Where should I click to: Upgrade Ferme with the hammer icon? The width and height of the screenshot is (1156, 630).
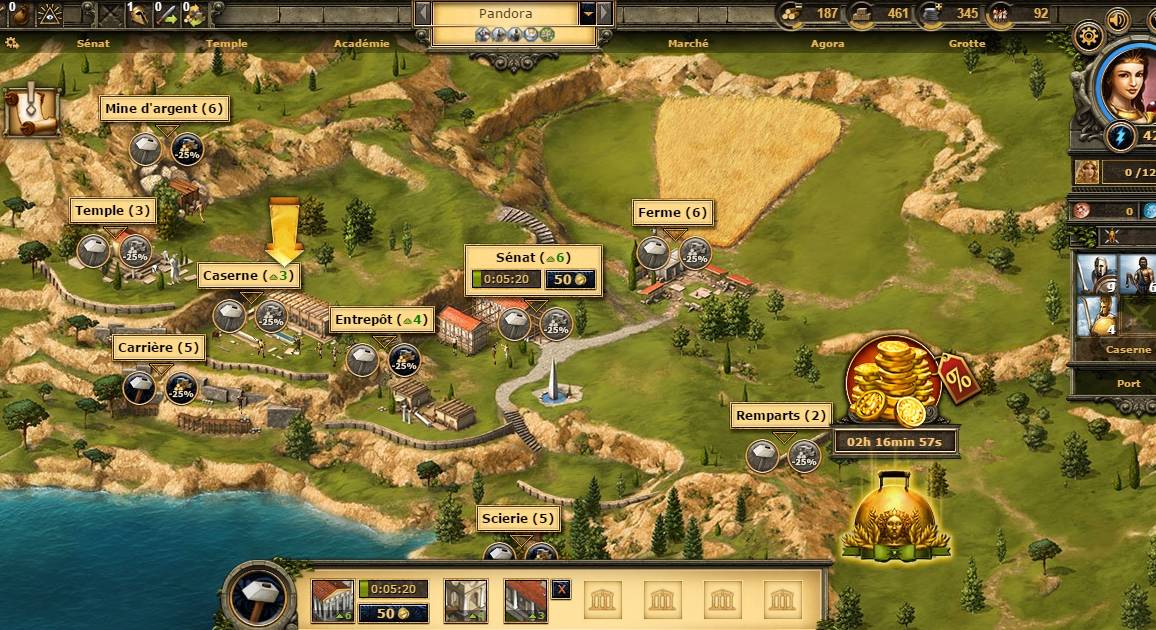tap(654, 252)
